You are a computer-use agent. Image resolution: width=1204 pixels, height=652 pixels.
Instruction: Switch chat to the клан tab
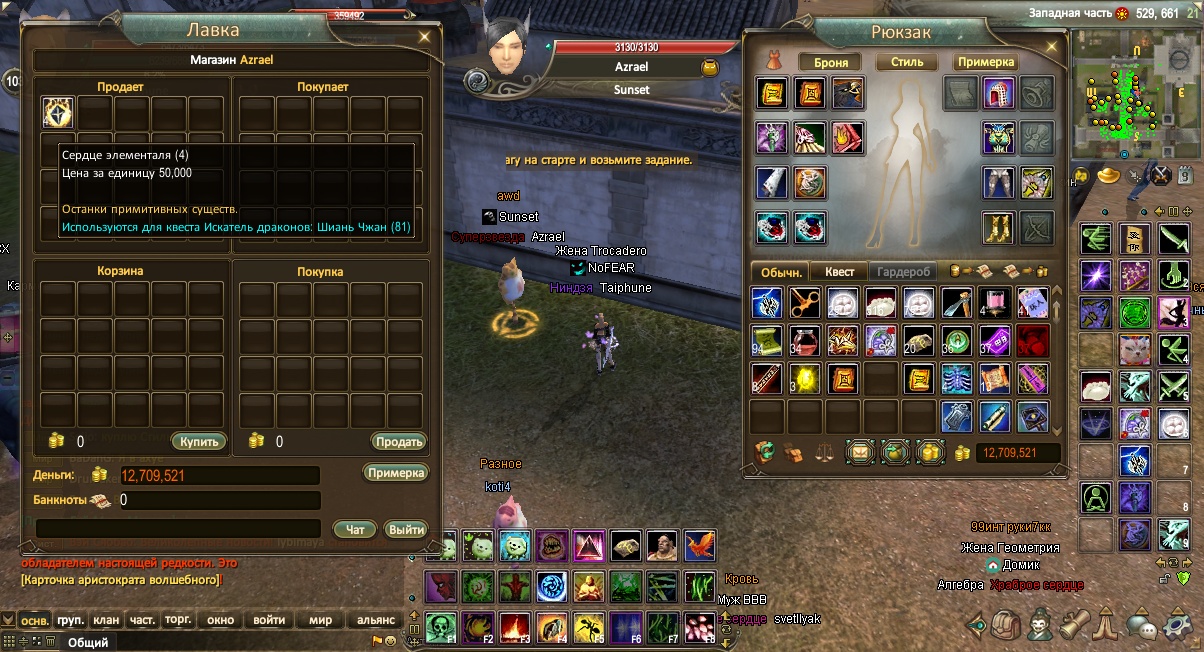click(x=106, y=620)
